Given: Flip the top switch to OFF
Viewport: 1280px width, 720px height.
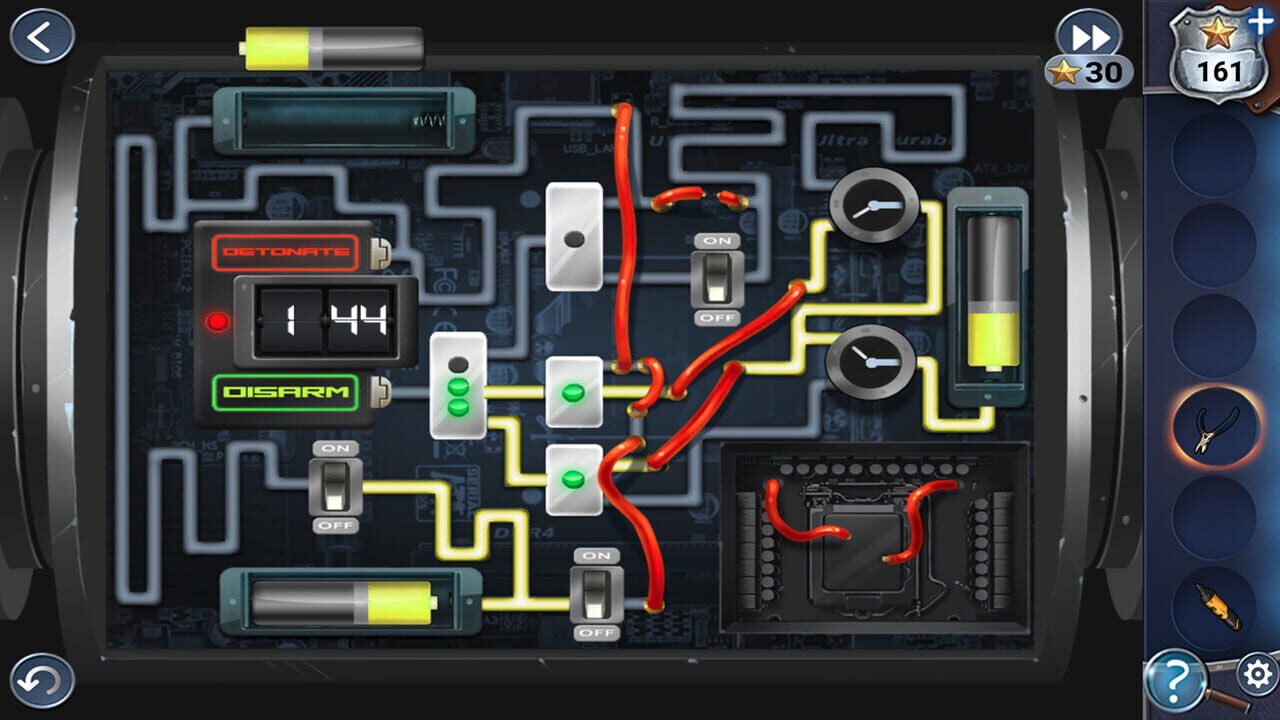Looking at the screenshot, I should [x=719, y=276].
